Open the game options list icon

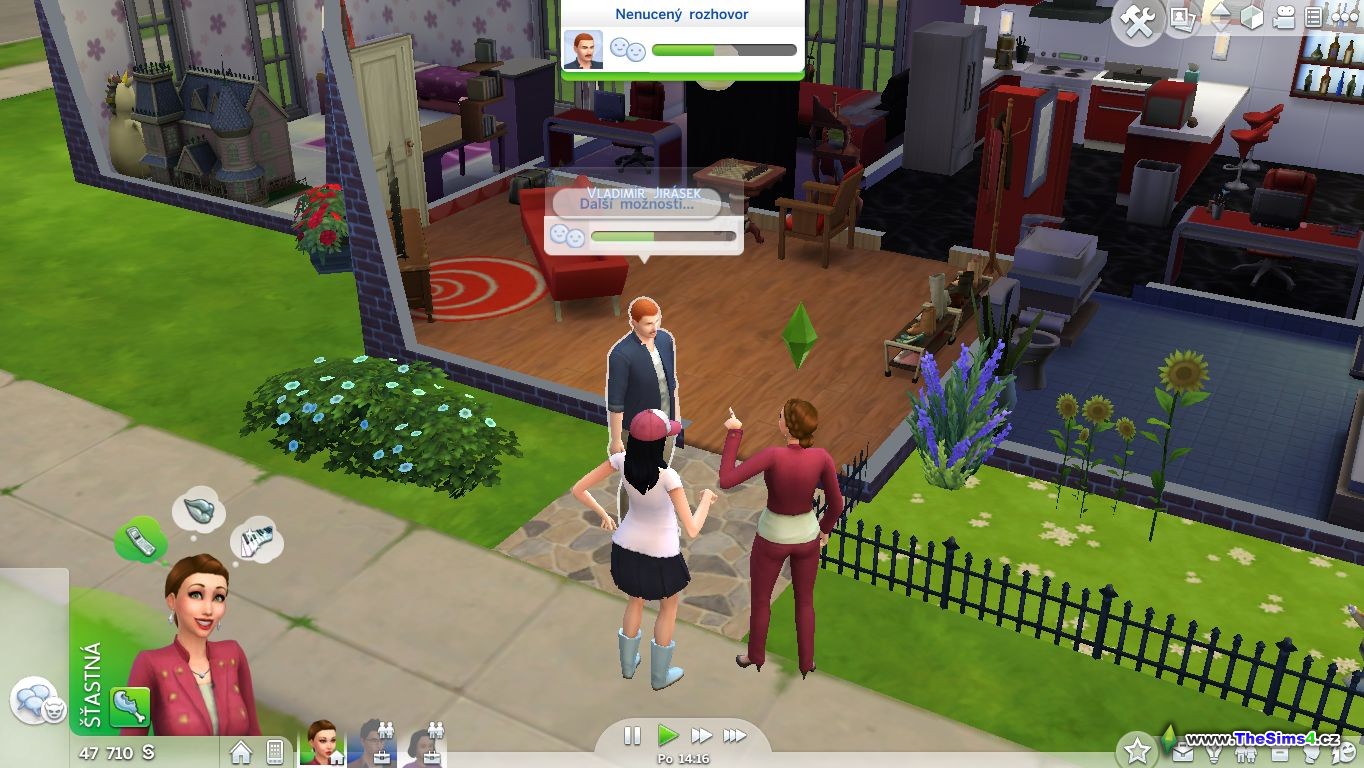1314,18
